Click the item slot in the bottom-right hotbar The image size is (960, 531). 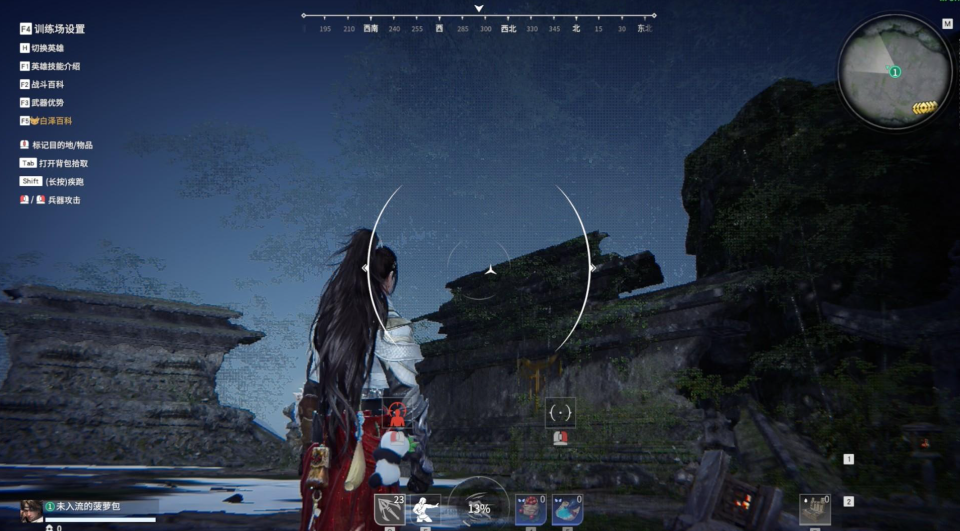tap(815, 509)
